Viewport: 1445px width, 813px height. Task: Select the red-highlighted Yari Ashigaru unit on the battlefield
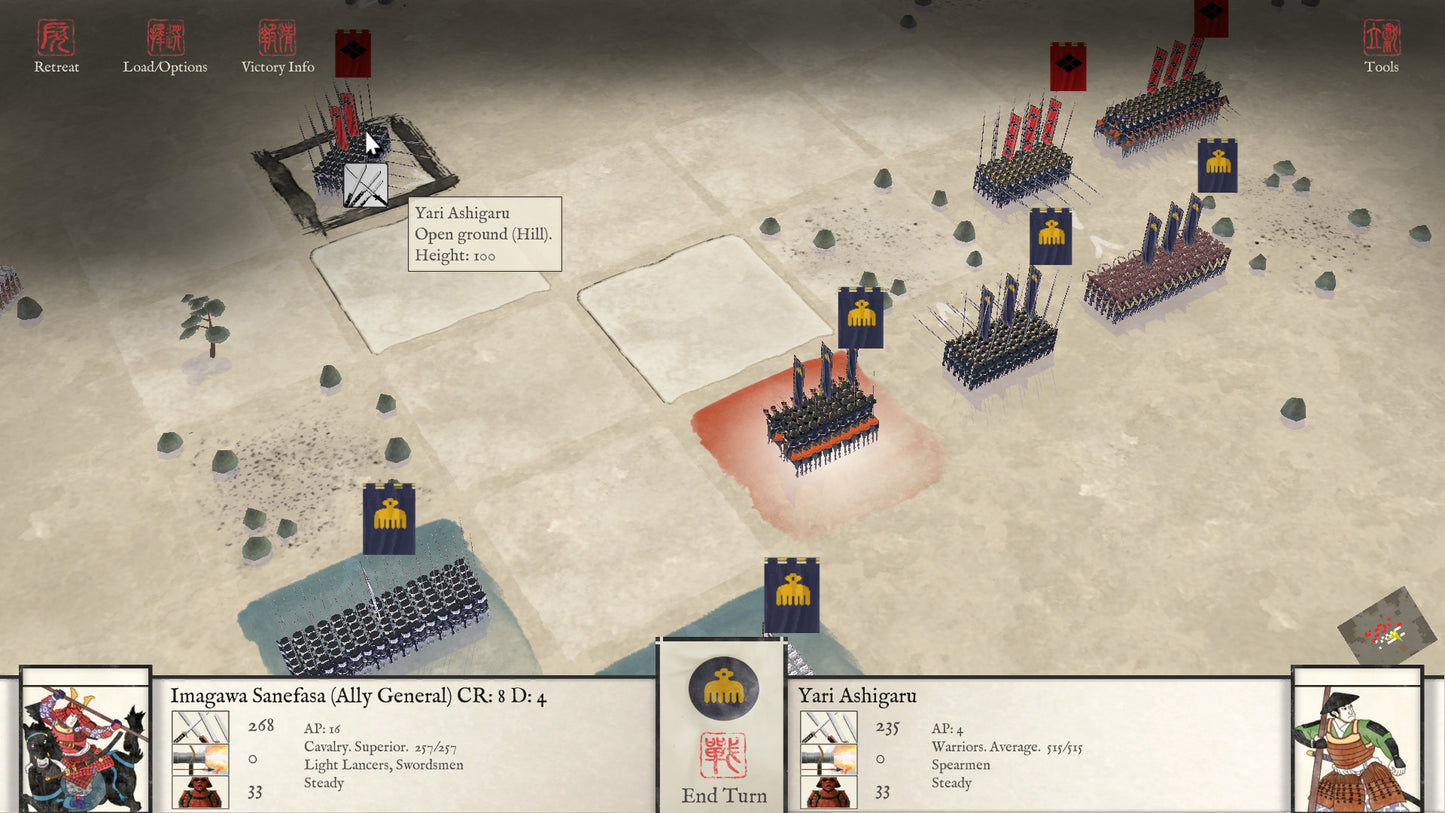coord(820,420)
